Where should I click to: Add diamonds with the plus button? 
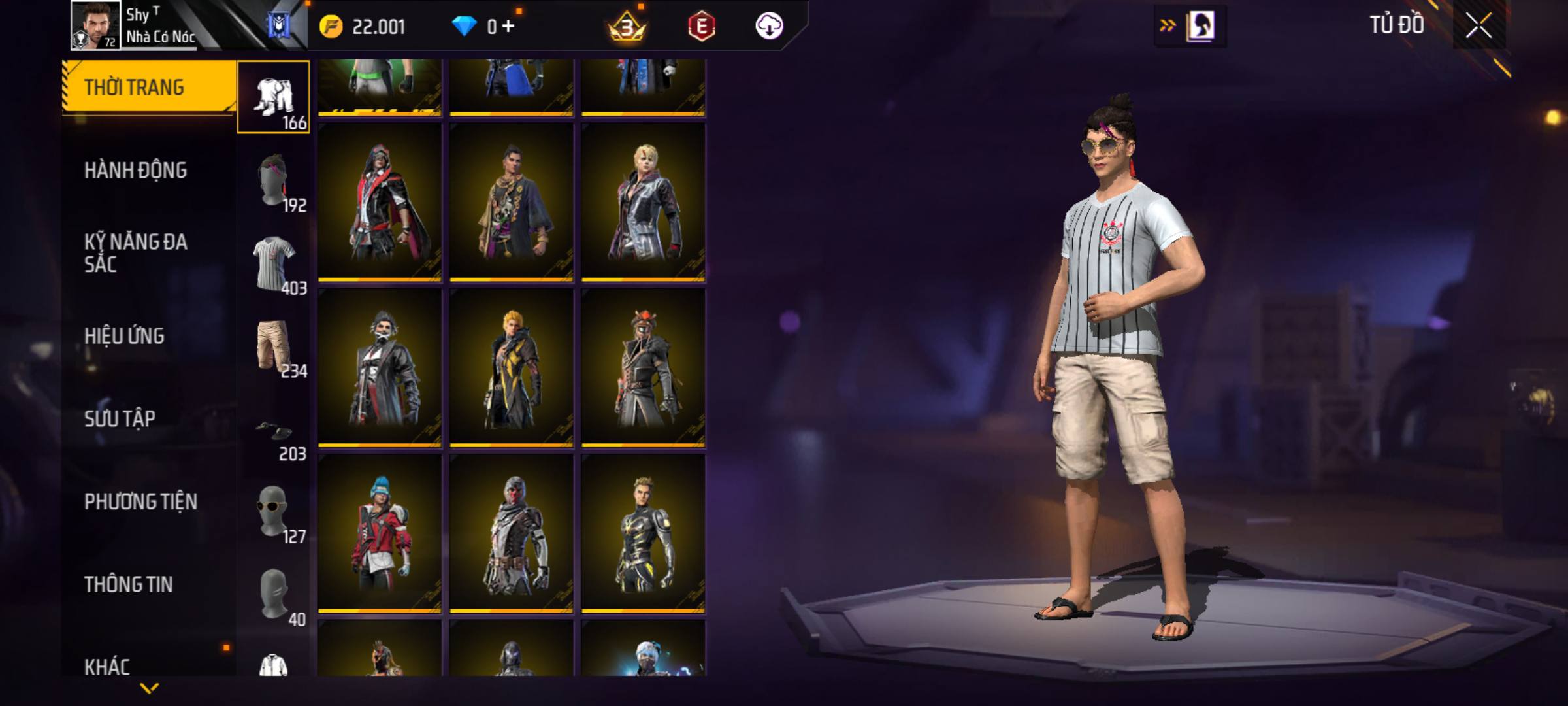click(508, 27)
